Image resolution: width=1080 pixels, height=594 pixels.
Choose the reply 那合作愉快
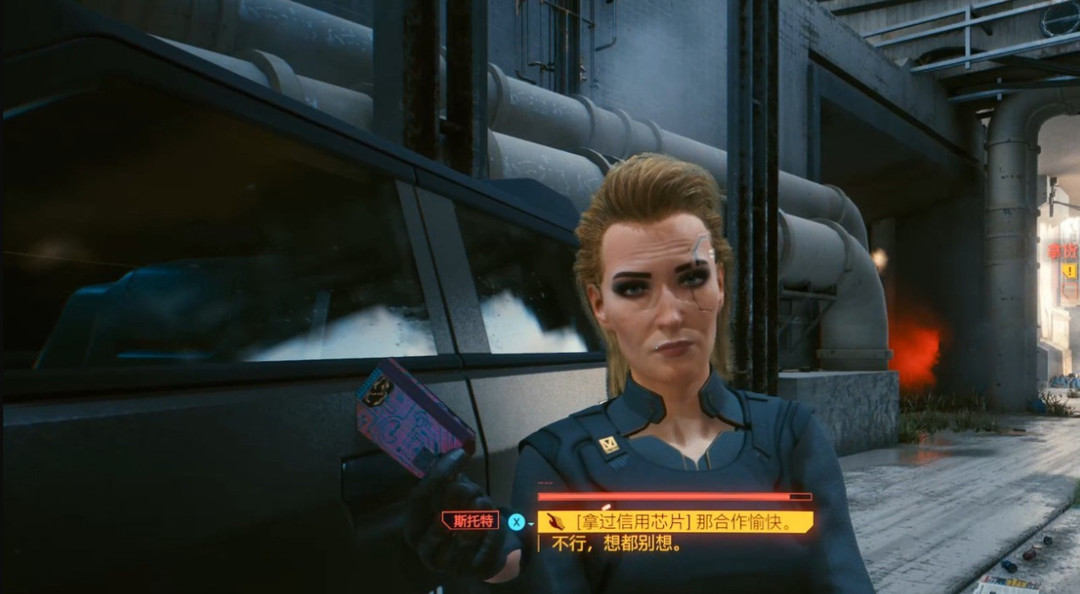pyautogui.click(x=675, y=522)
